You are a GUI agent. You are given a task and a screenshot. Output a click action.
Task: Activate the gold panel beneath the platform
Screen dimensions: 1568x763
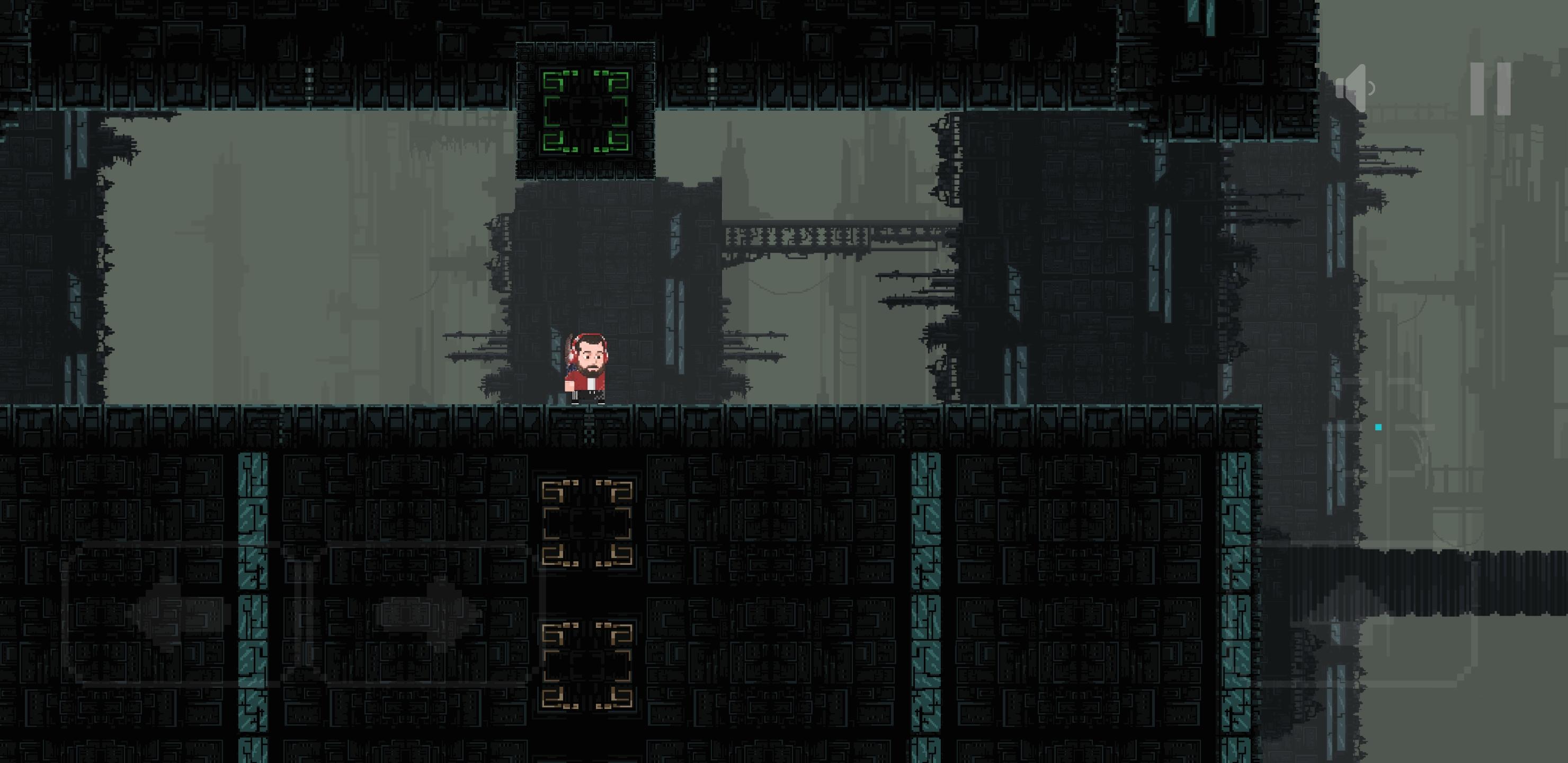click(586, 524)
